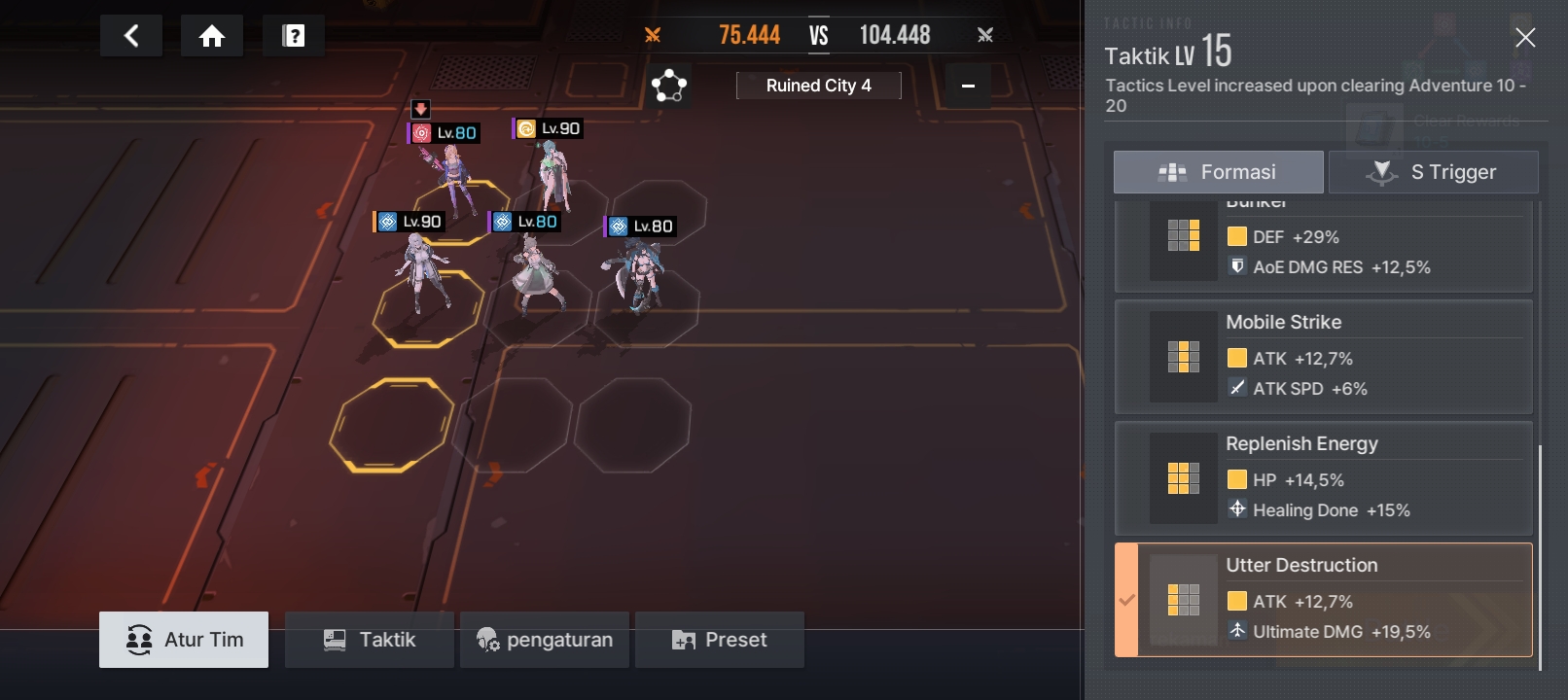Select the Mobile Strike formation

1323,357
